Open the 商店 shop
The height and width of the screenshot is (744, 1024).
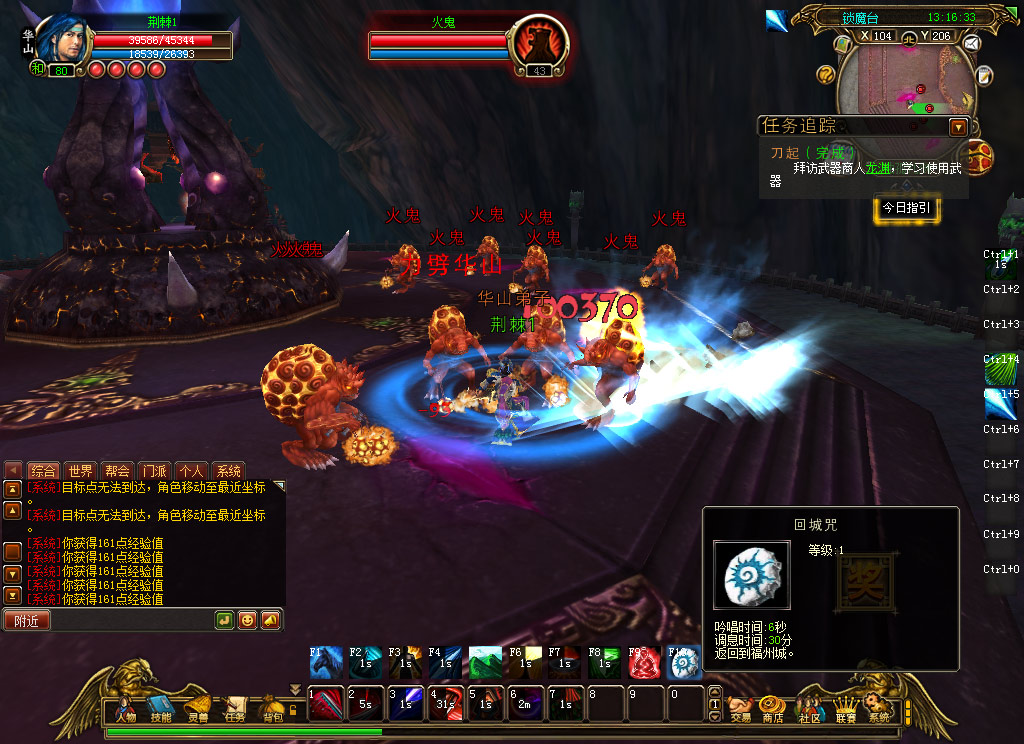click(772, 709)
